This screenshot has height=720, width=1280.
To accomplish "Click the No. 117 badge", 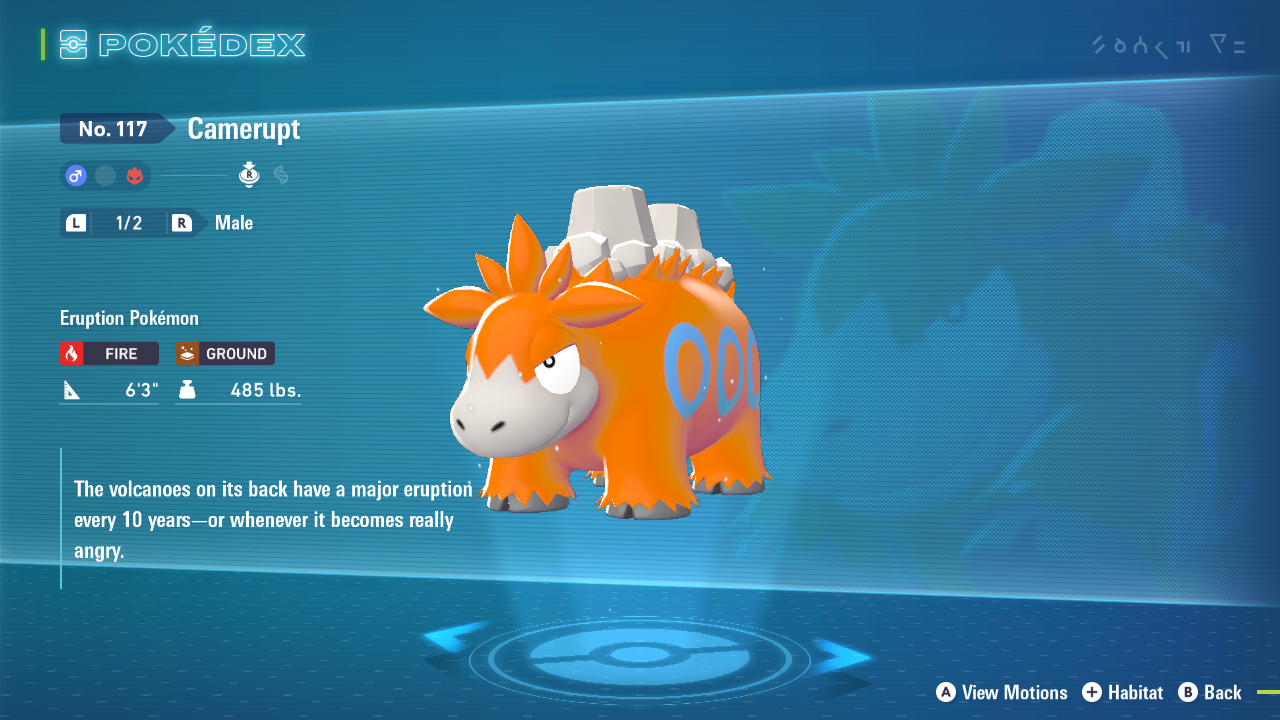I will (x=113, y=128).
